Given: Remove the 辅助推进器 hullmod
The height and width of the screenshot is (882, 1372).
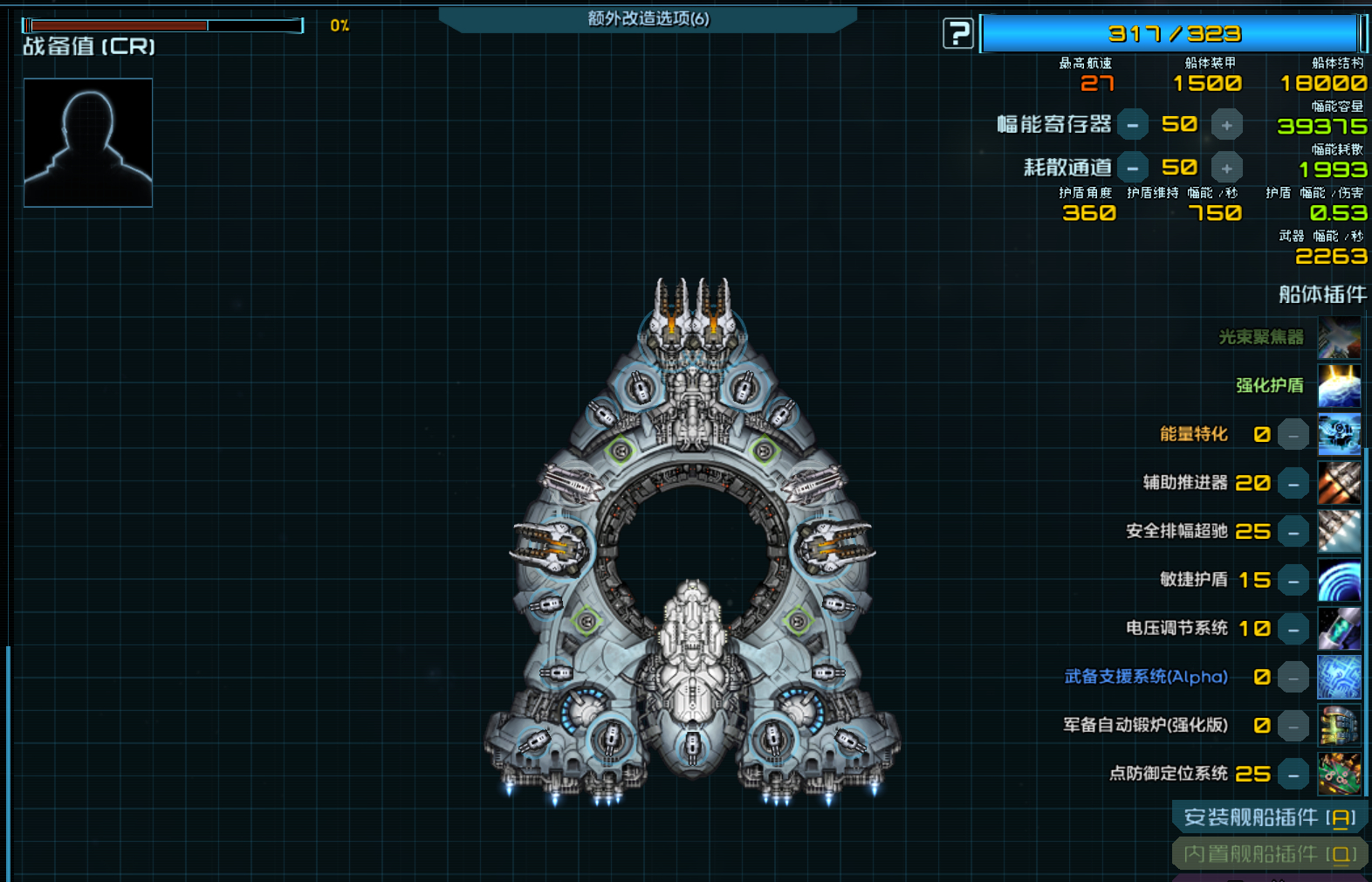Looking at the screenshot, I should (1293, 483).
